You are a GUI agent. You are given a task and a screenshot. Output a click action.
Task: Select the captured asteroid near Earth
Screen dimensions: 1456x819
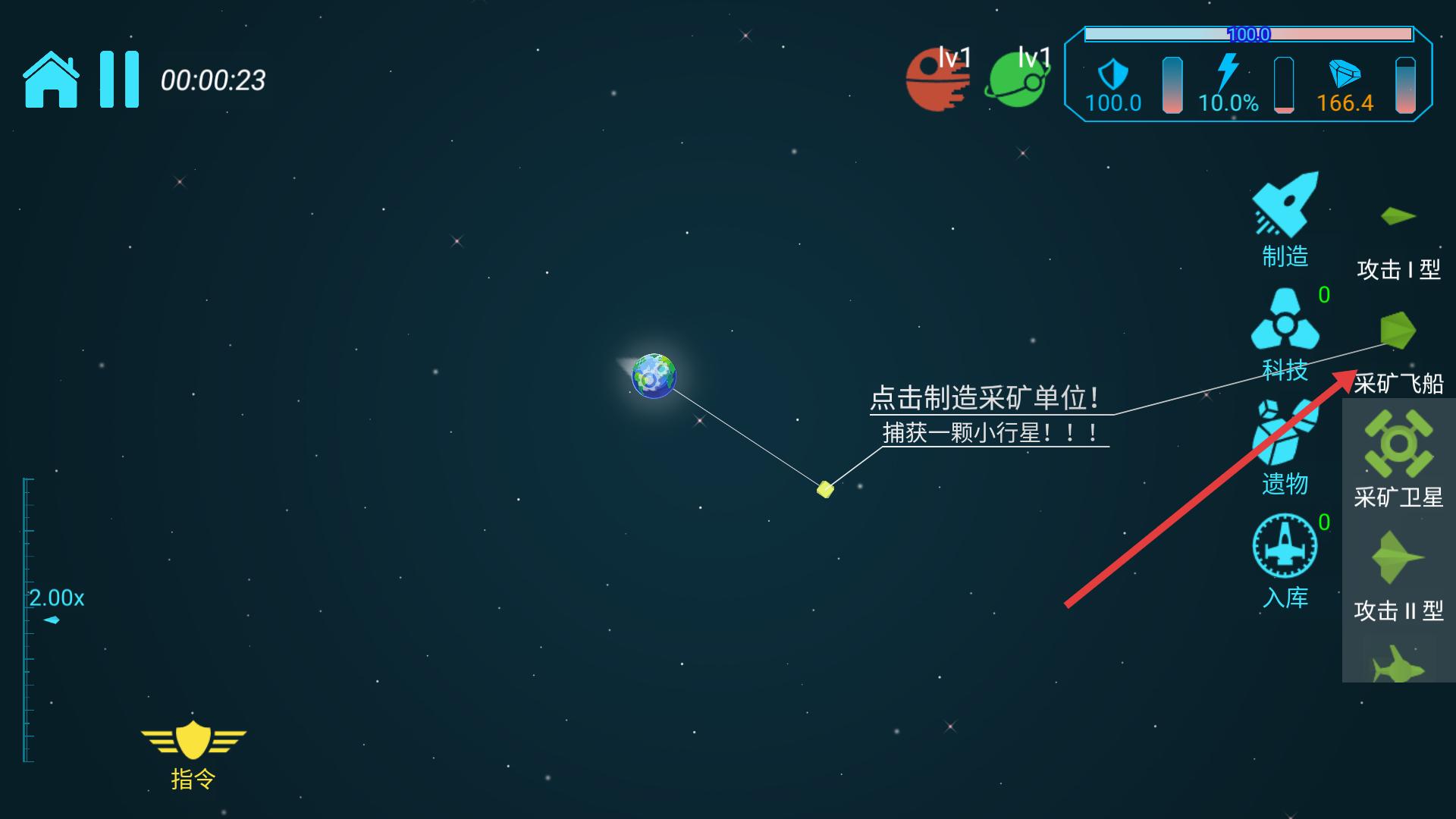click(x=825, y=489)
